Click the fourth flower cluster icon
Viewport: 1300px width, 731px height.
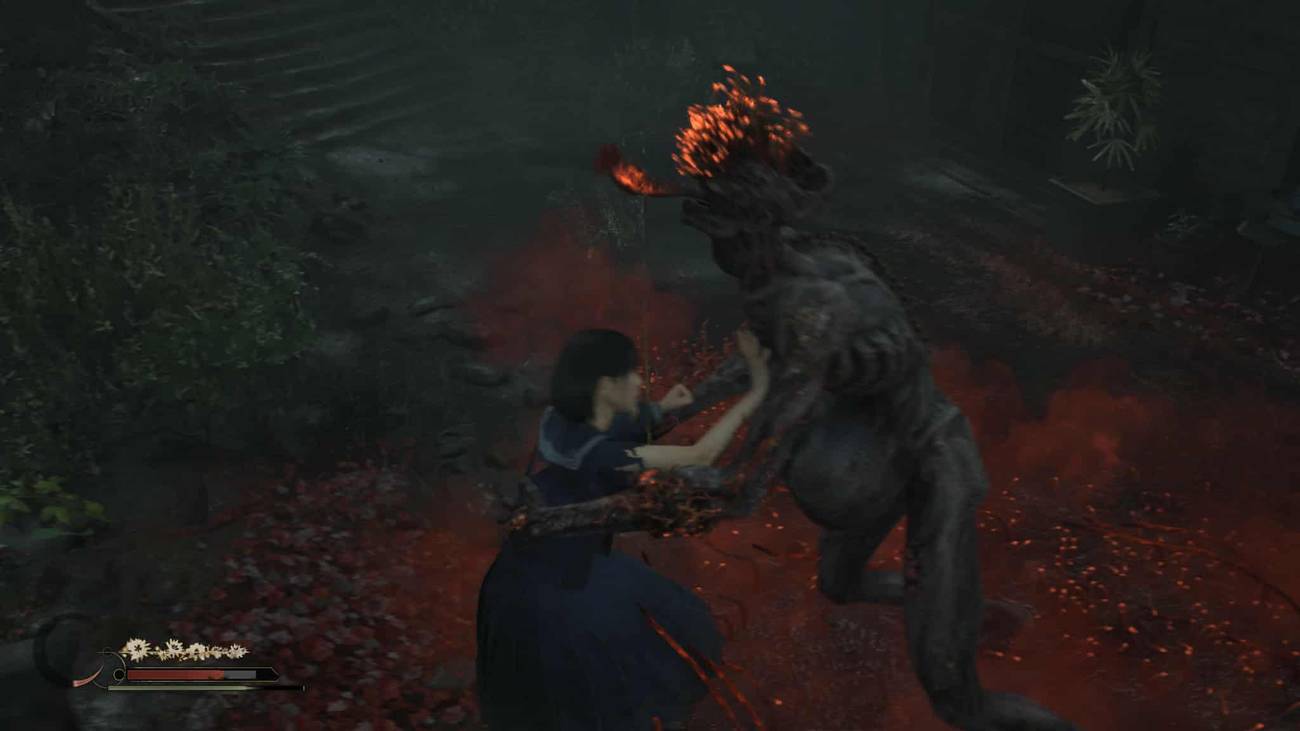point(218,649)
